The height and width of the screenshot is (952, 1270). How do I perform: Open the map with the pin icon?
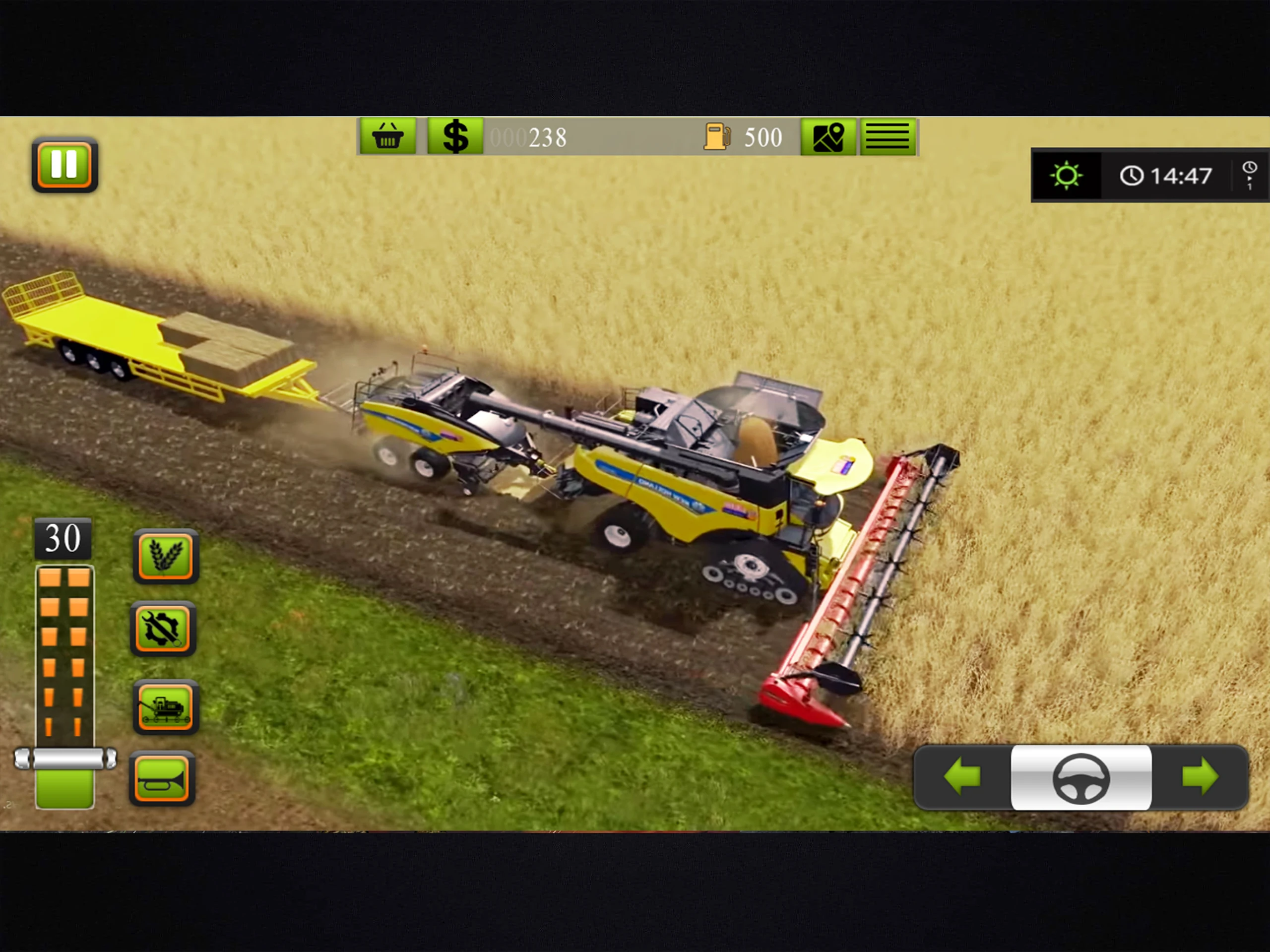pyautogui.click(x=828, y=136)
